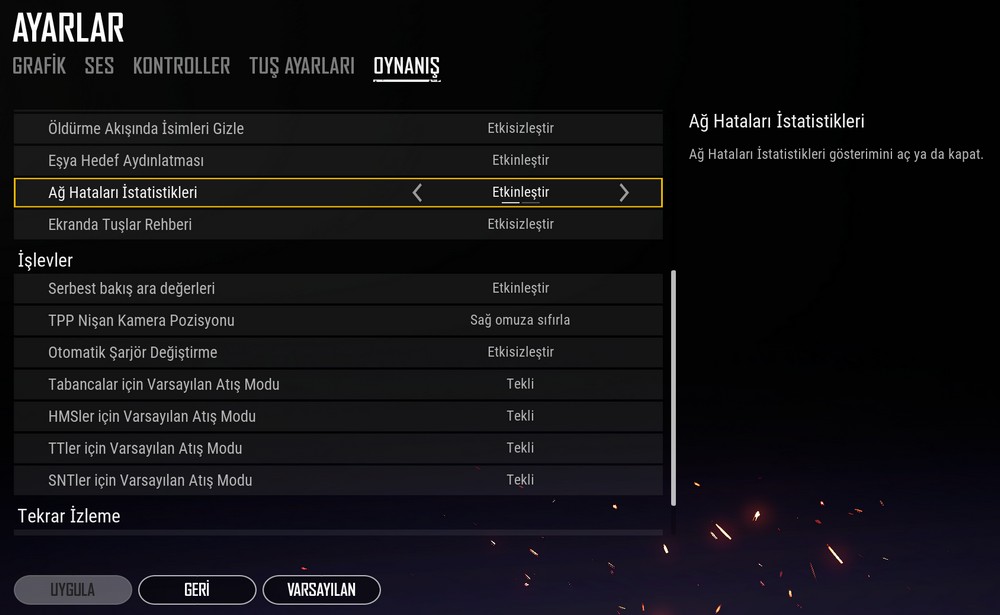
Task: Select TTler için Varsayılan Atış Modu
Action: 338,449
